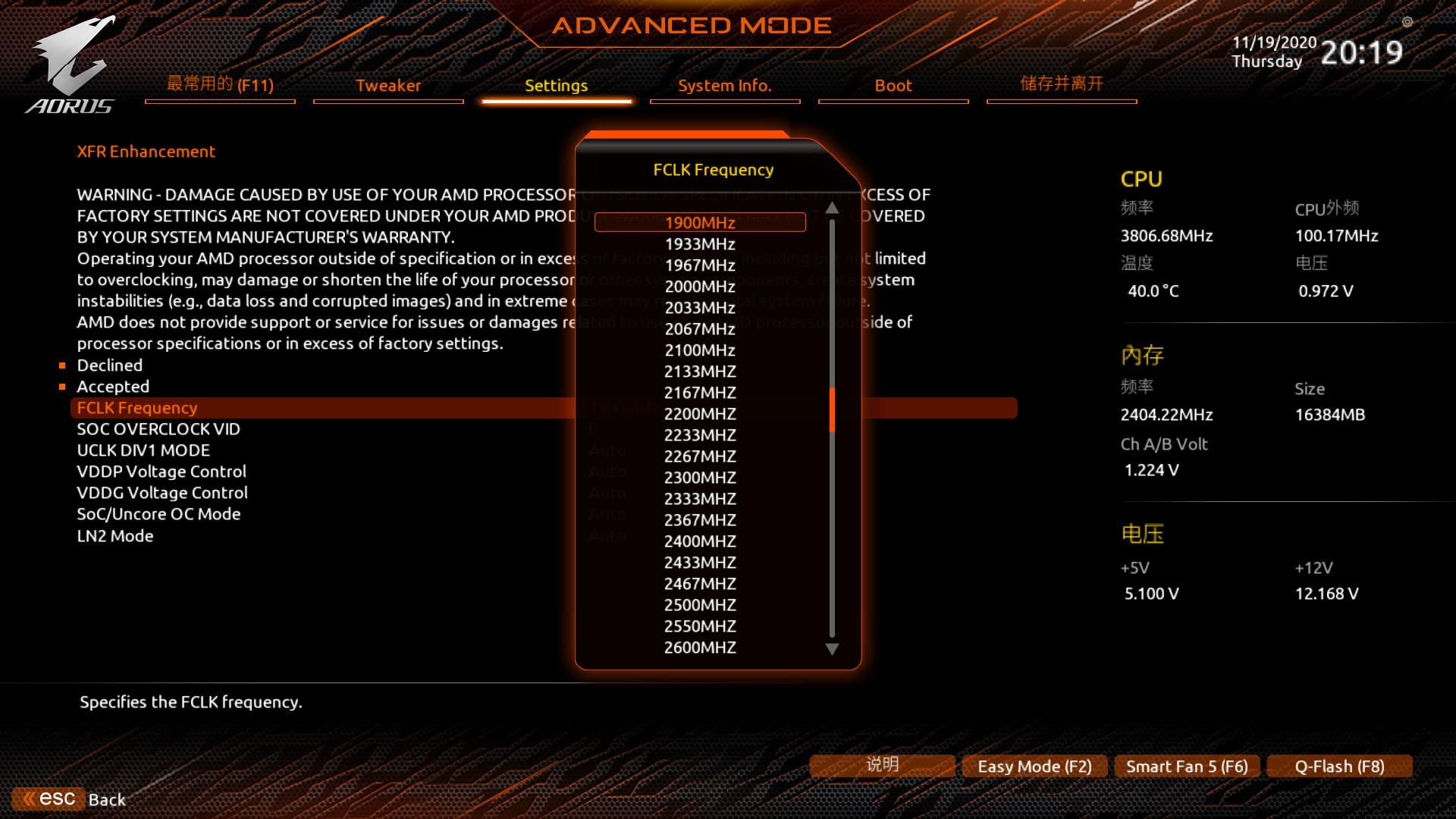The height and width of the screenshot is (819, 1456).
Task: Launch Smart Fan 5 (F6)
Action: tap(1187, 767)
